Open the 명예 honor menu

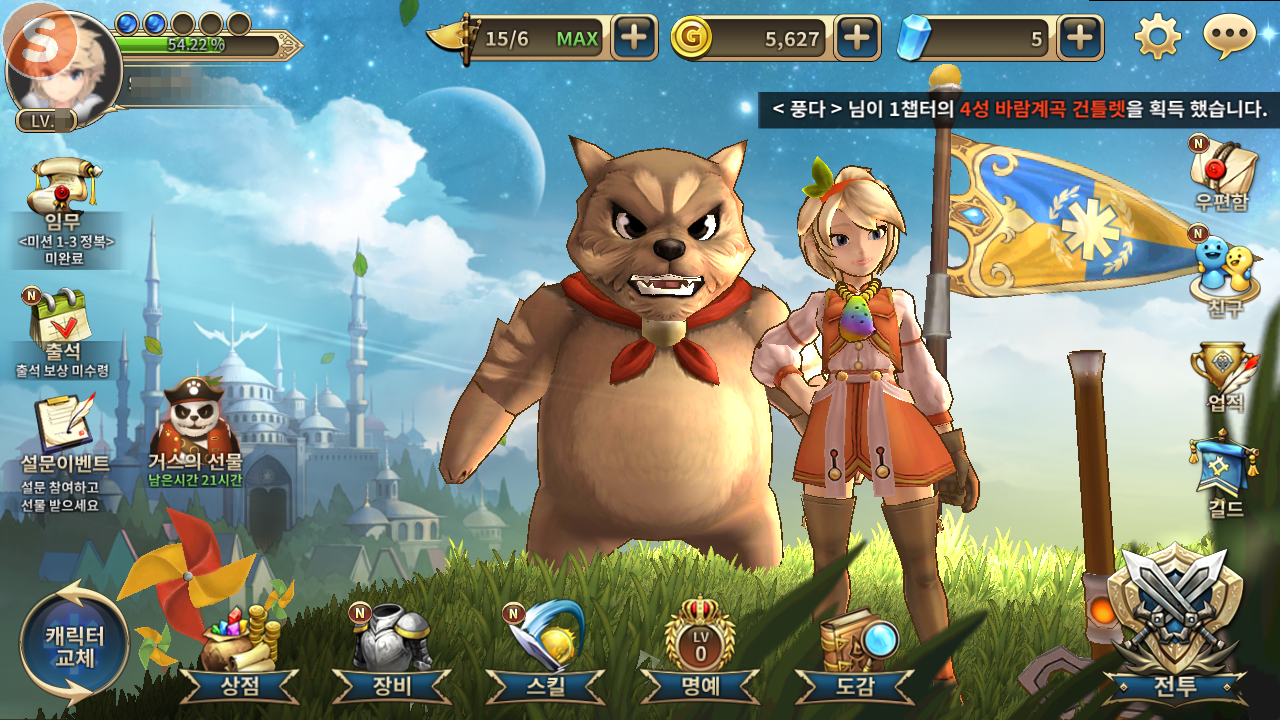[699, 650]
